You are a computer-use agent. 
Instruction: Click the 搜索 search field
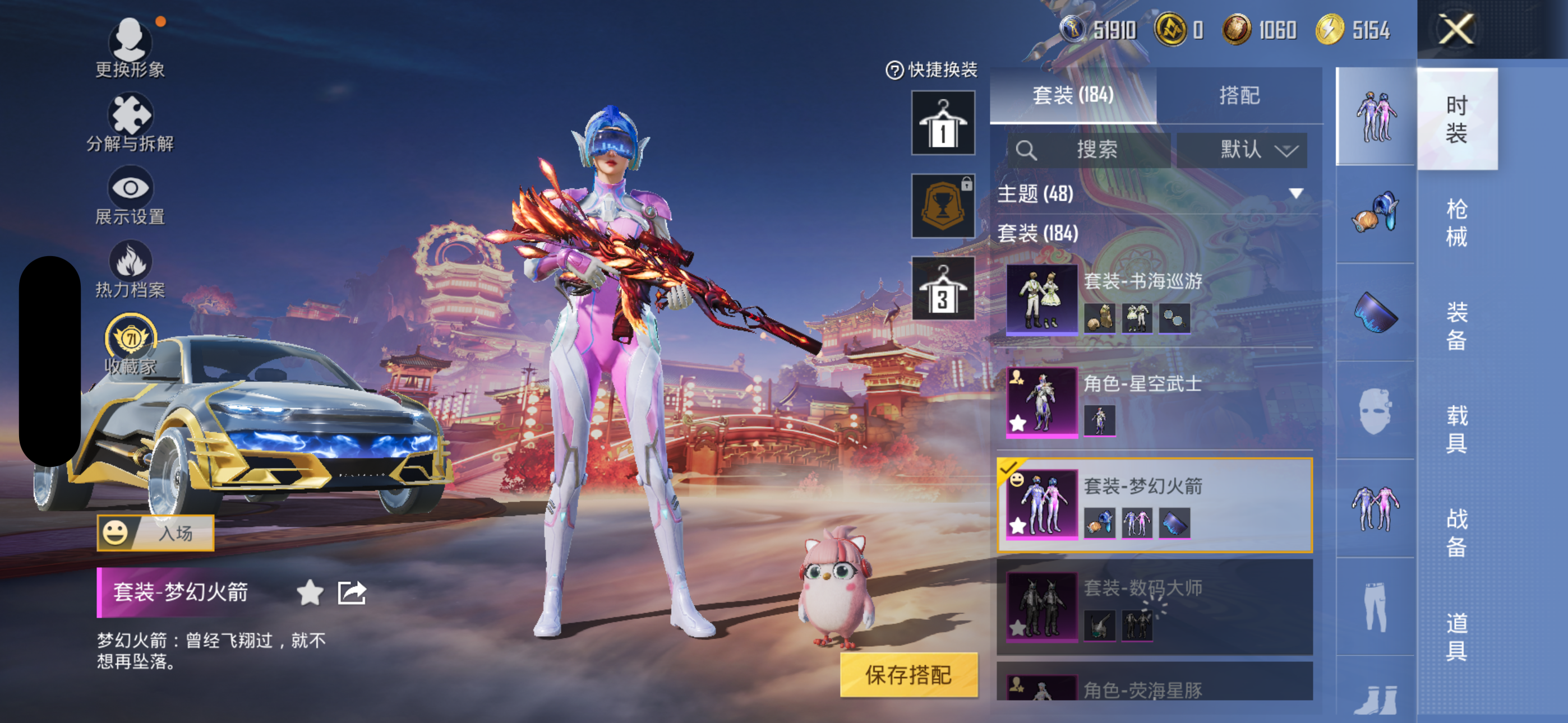(x=1089, y=150)
